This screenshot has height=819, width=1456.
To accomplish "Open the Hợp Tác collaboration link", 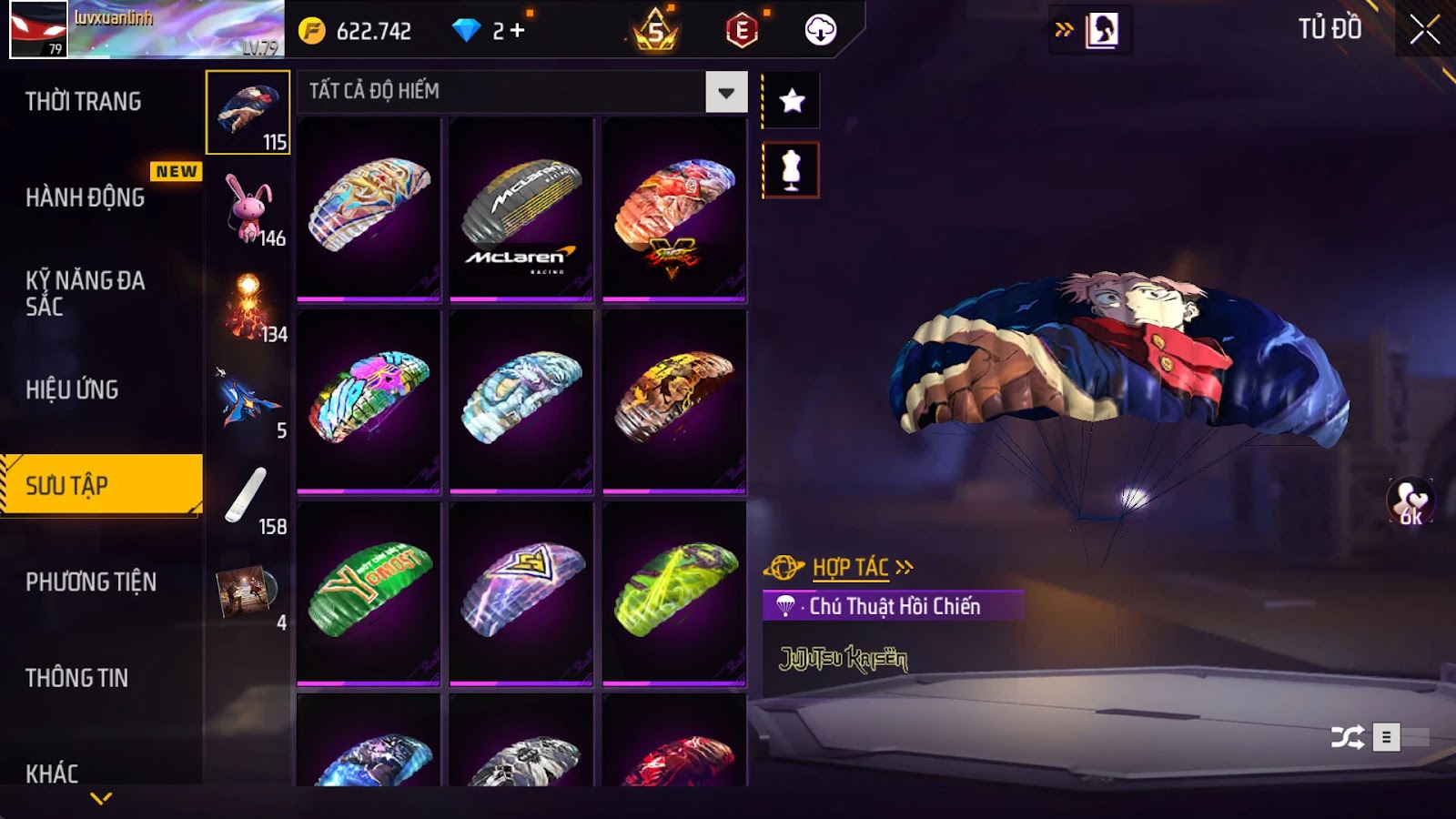I will point(851,568).
